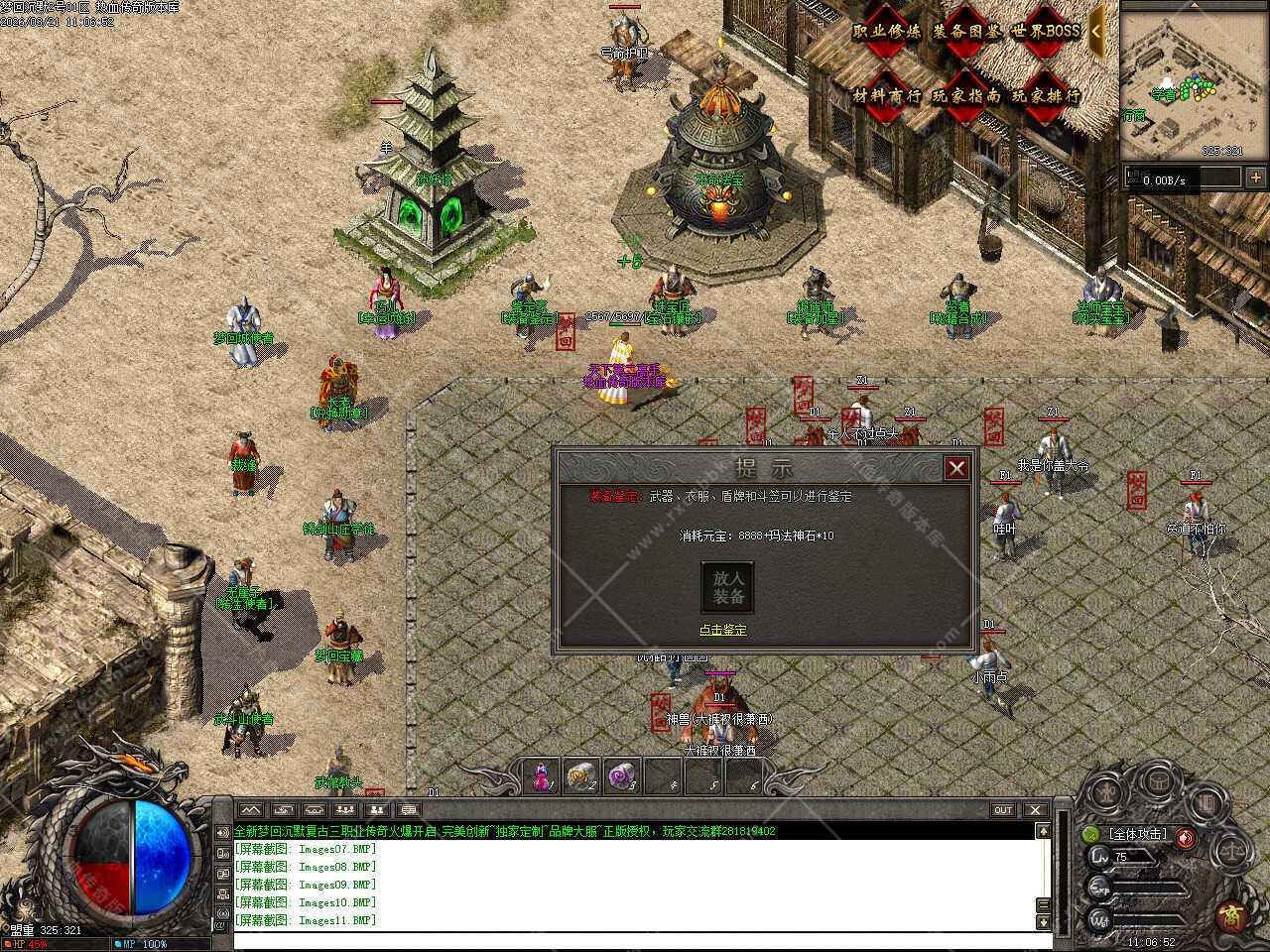Viewport: 1270px width, 952px height.
Task: Collapse the top menu with the golden arrow
Action: click(1096, 30)
